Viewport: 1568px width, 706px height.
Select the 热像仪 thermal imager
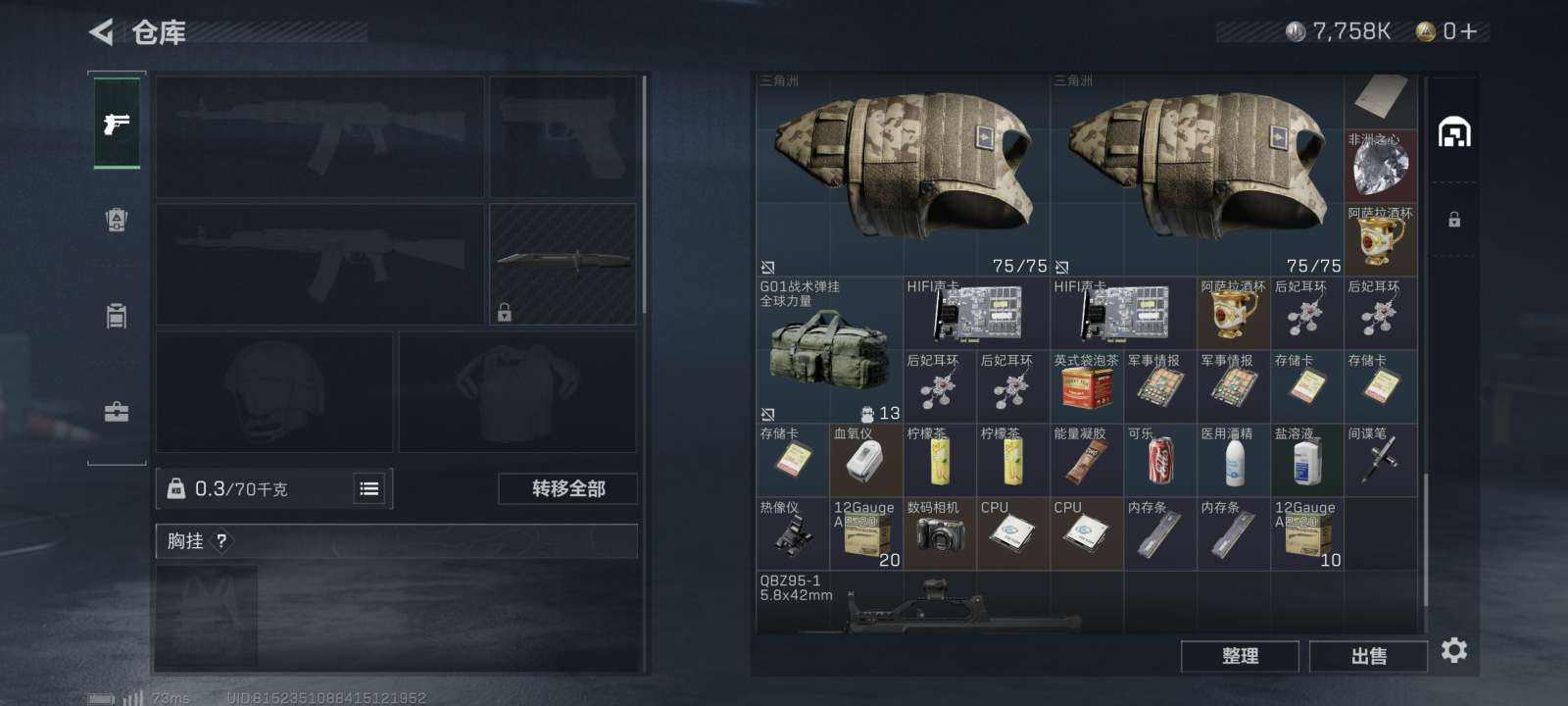792,534
